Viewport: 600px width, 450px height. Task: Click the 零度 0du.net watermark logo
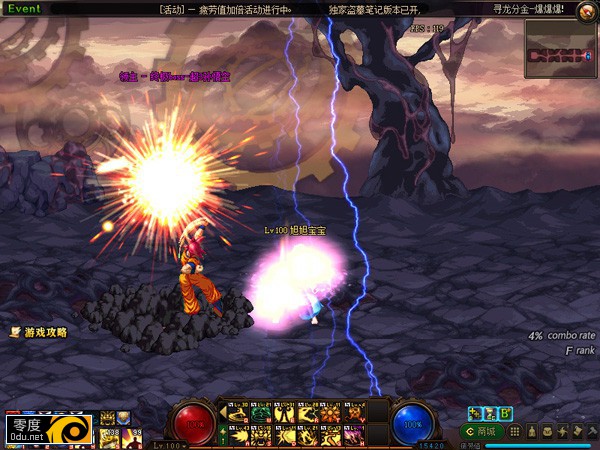(x=48, y=430)
